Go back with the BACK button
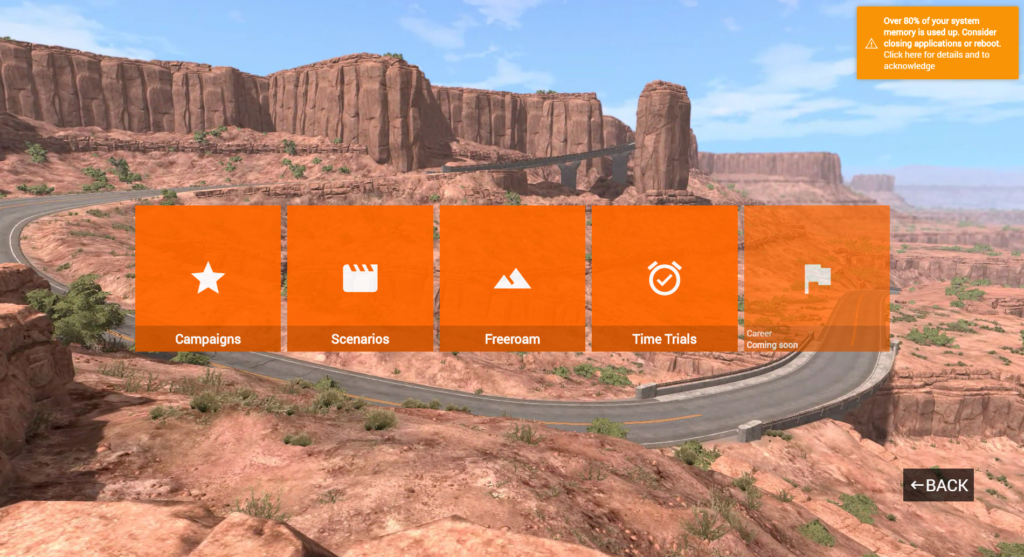The image size is (1024, 557). [x=938, y=485]
